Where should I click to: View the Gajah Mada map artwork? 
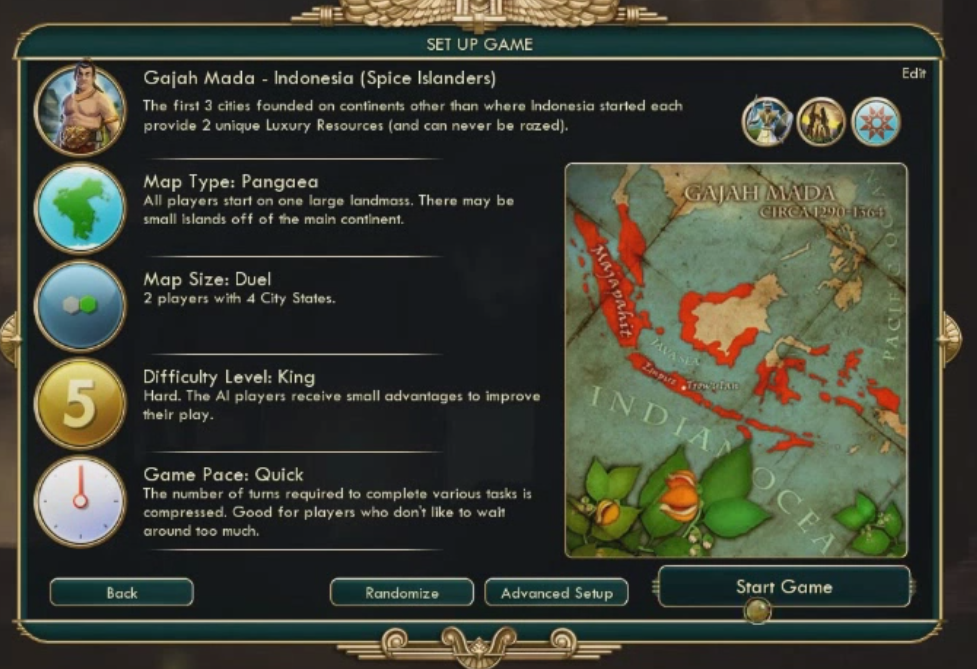(x=736, y=360)
